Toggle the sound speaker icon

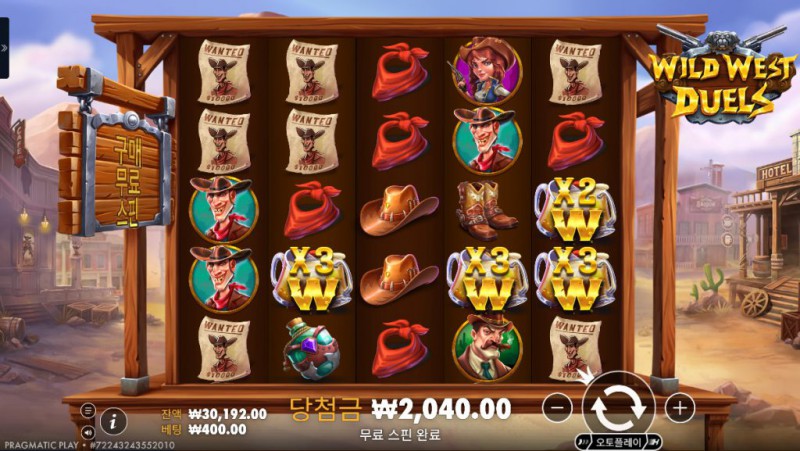point(88,431)
